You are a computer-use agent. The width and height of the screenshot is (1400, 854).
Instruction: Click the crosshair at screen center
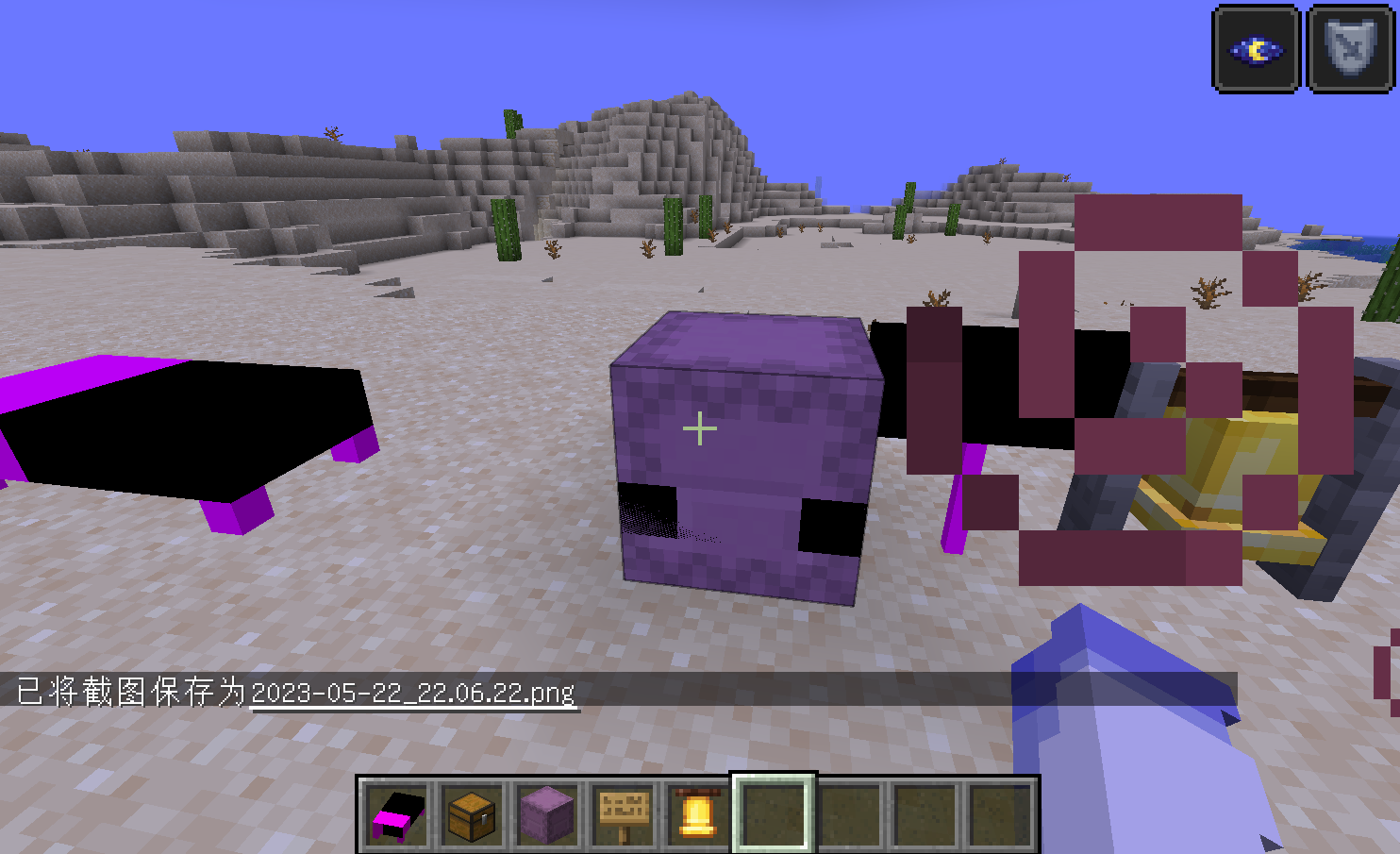700,428
